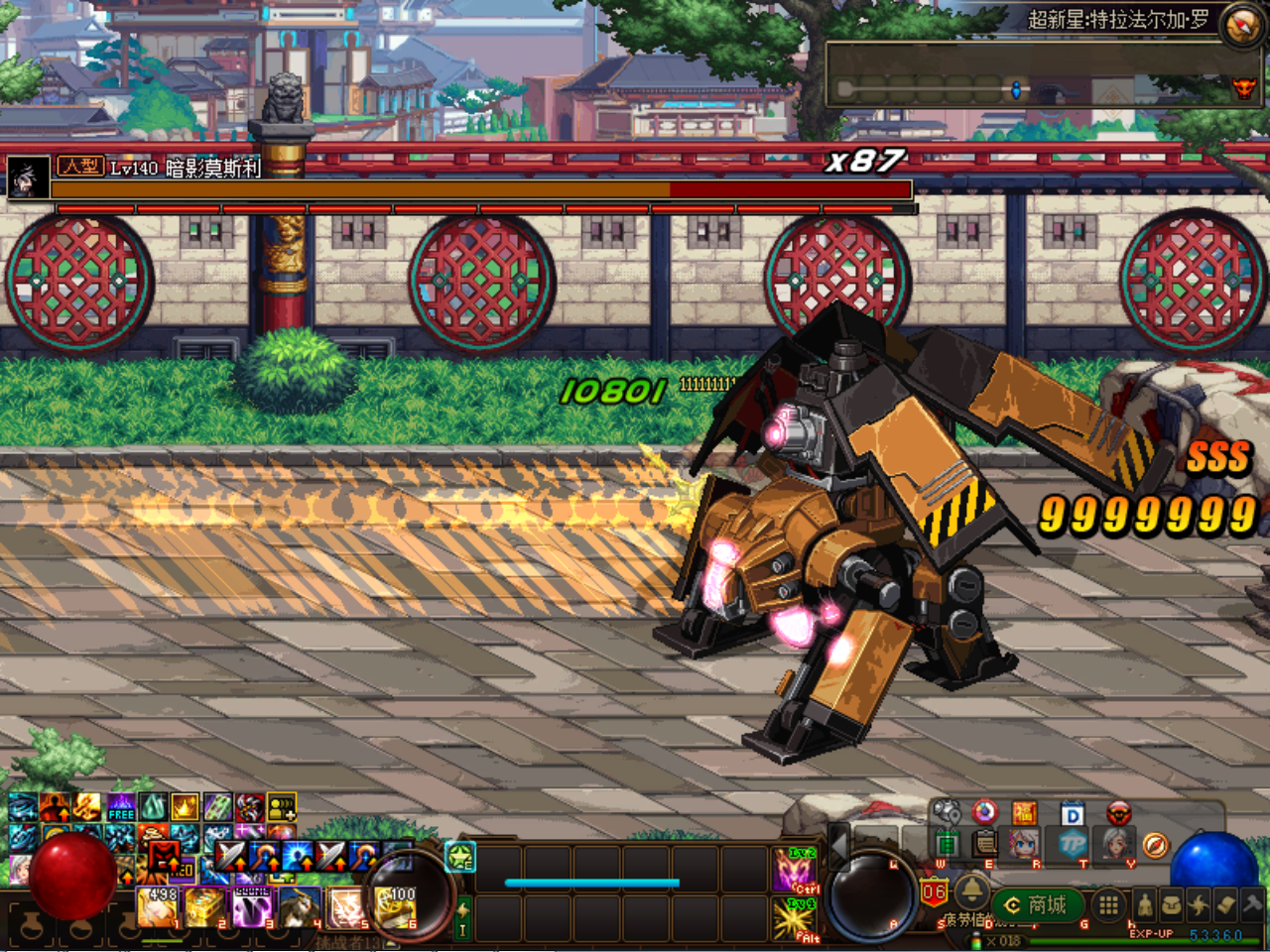Screen dimensions: 1270x952
Task: Click the red 福 fortune event icon
Action: (1023, 812)
